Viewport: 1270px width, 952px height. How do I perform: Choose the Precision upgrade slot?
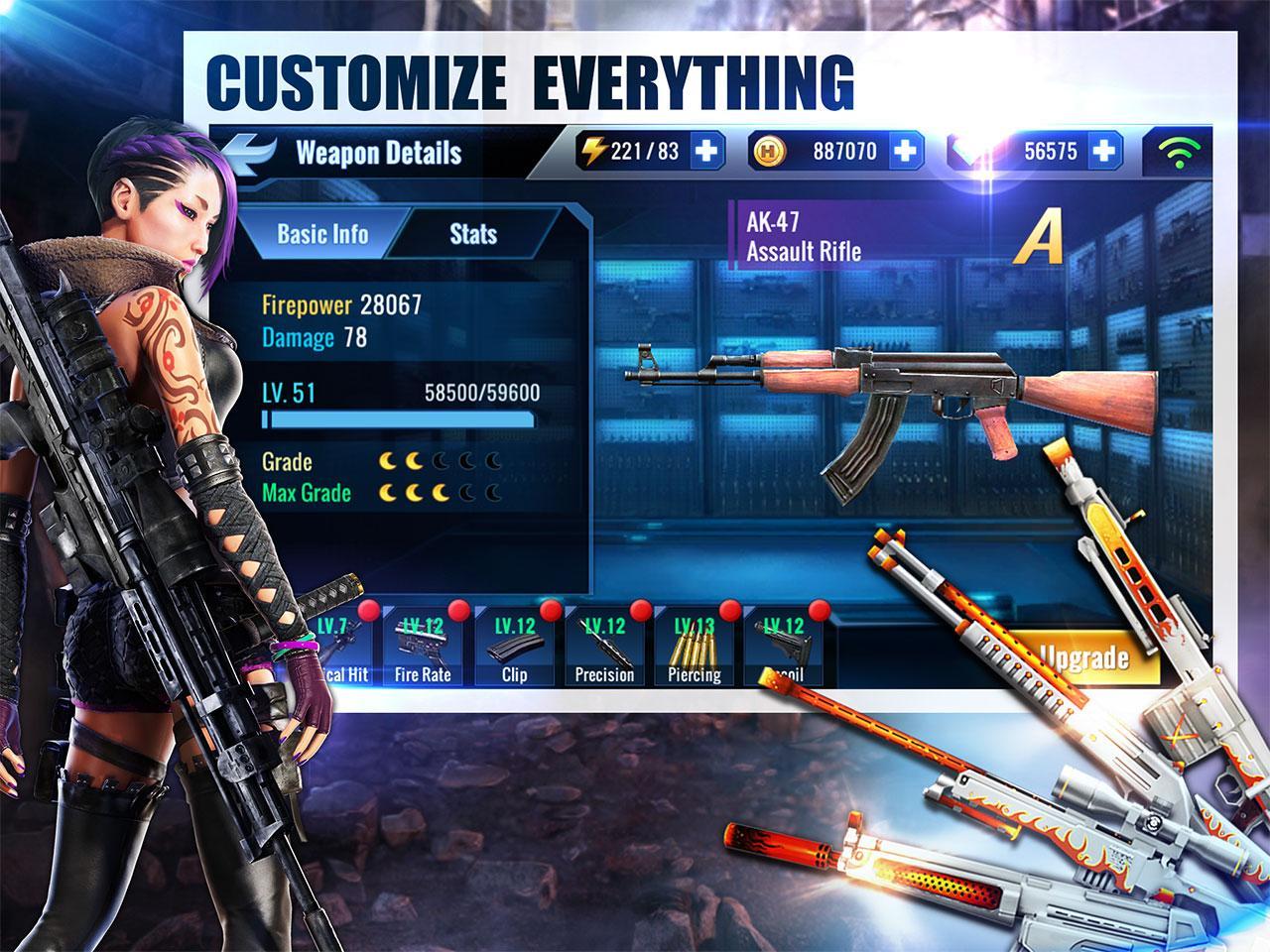tap(604, 648)
